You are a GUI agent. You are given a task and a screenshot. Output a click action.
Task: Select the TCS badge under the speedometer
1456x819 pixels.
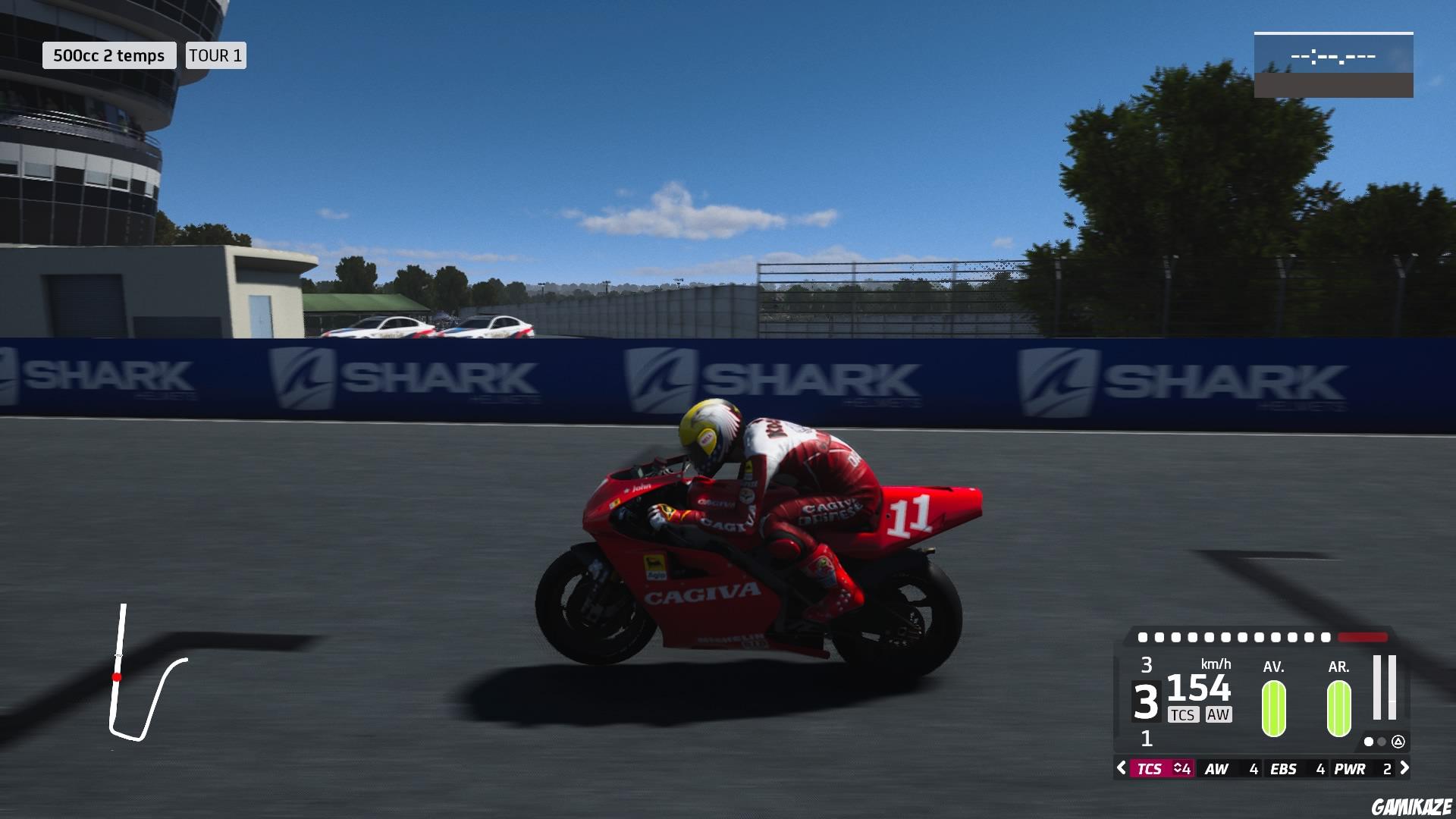tap(1183, 714)
